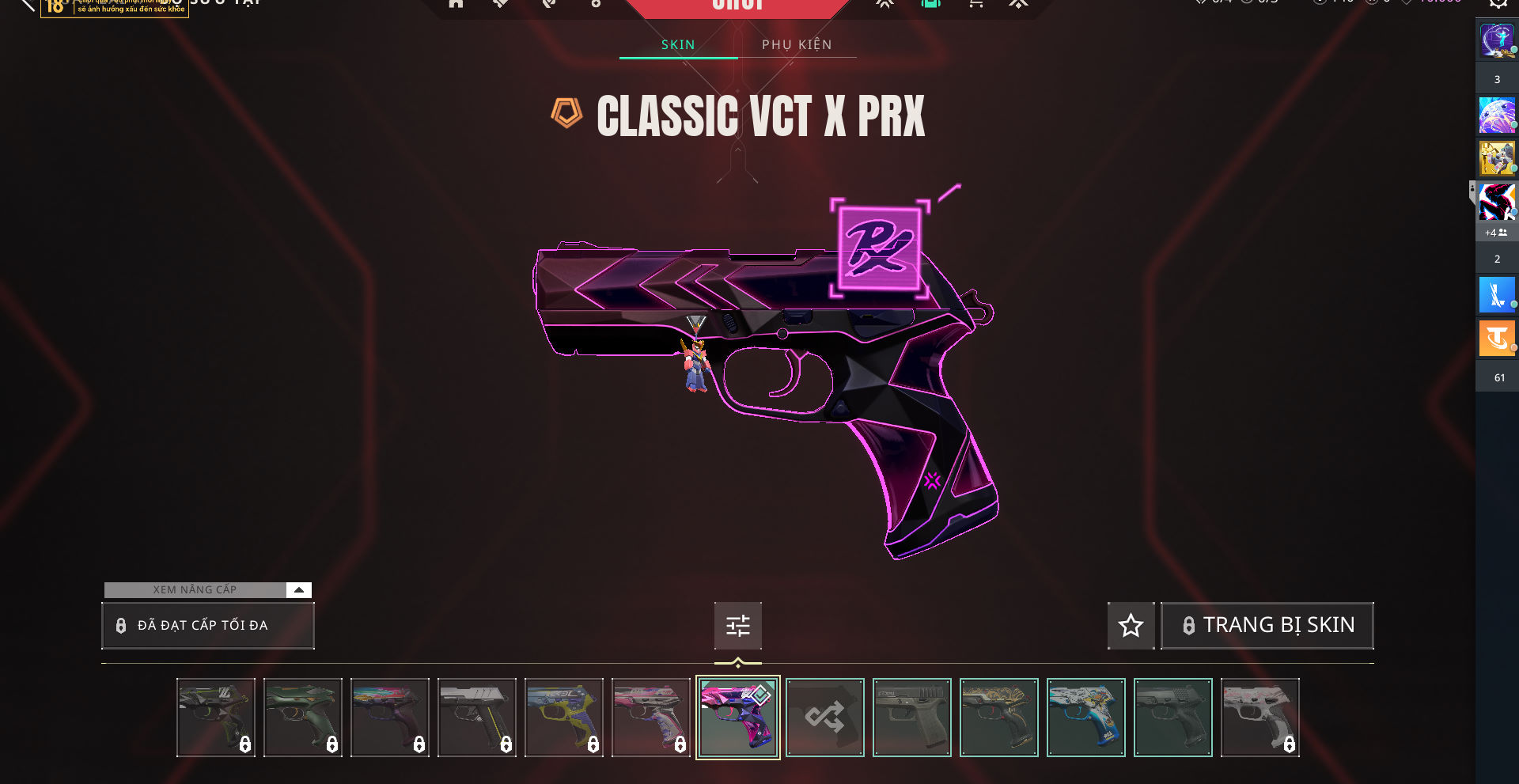Viewport: 1519px width, 784px height.
Task: Pick the blue and white cartoon Classic skin
Action: [1085, 718]
